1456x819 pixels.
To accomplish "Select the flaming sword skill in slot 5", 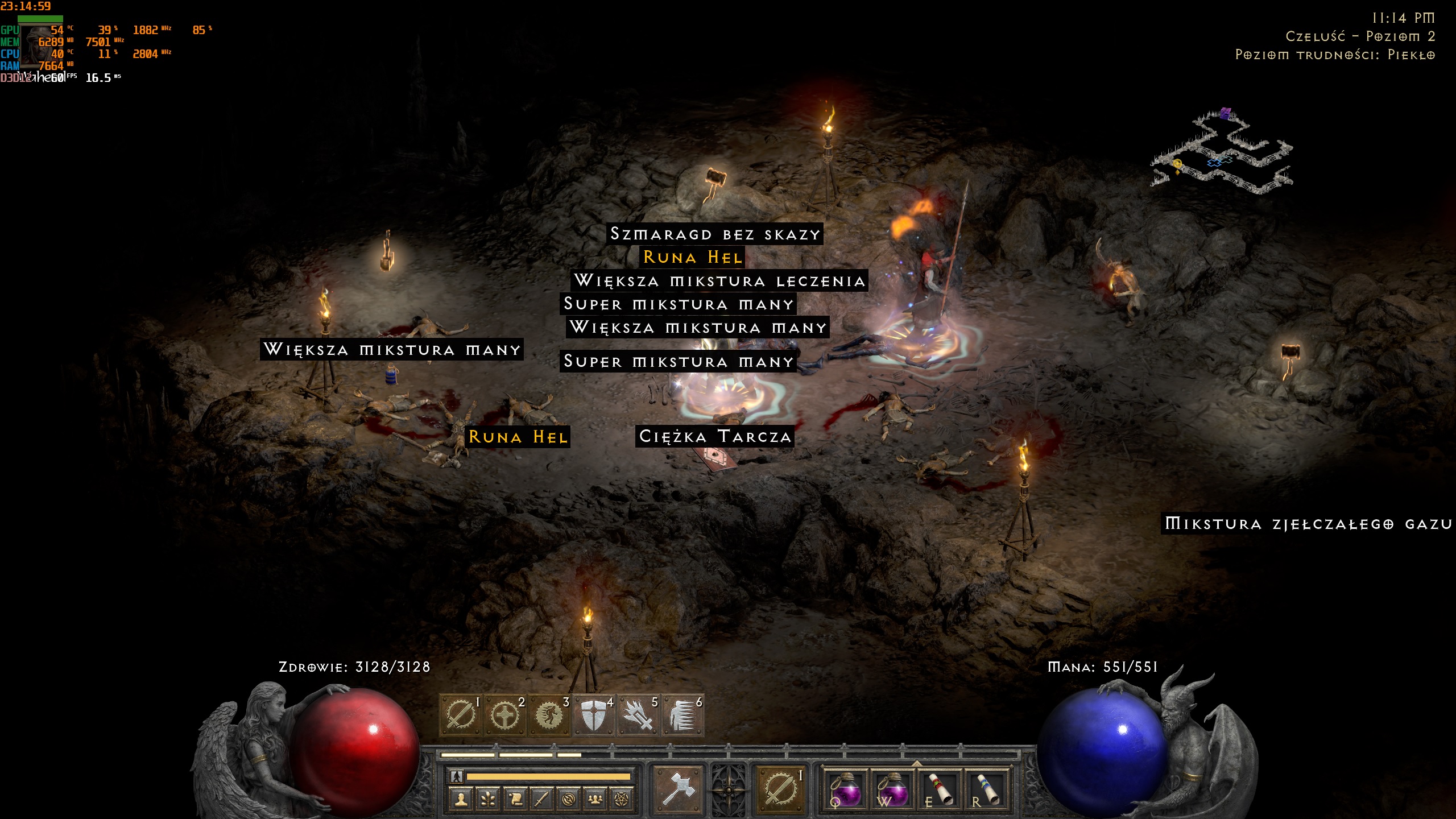I will pos(638,714).
